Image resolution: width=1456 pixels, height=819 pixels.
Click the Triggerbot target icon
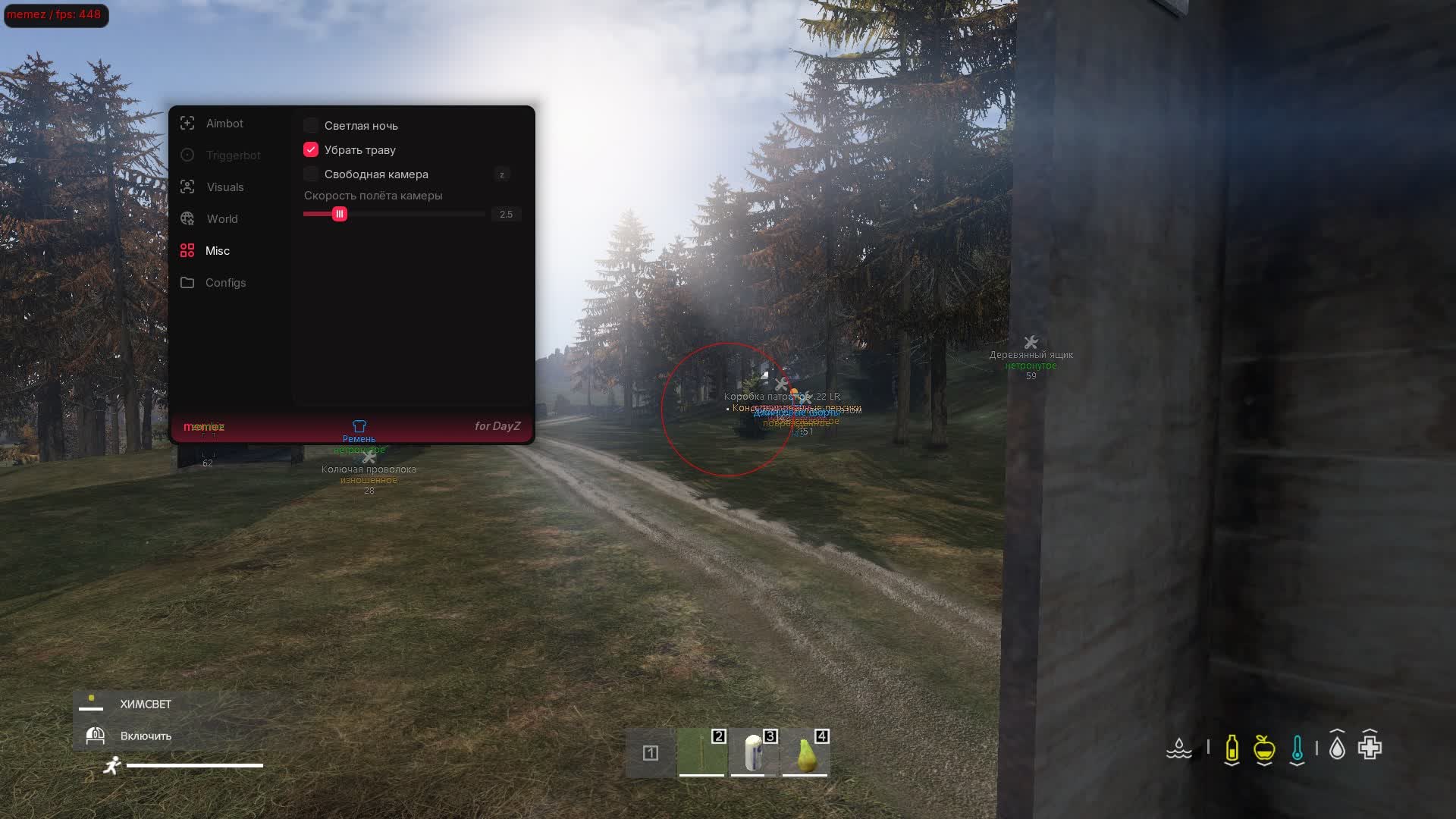(187, 155)
